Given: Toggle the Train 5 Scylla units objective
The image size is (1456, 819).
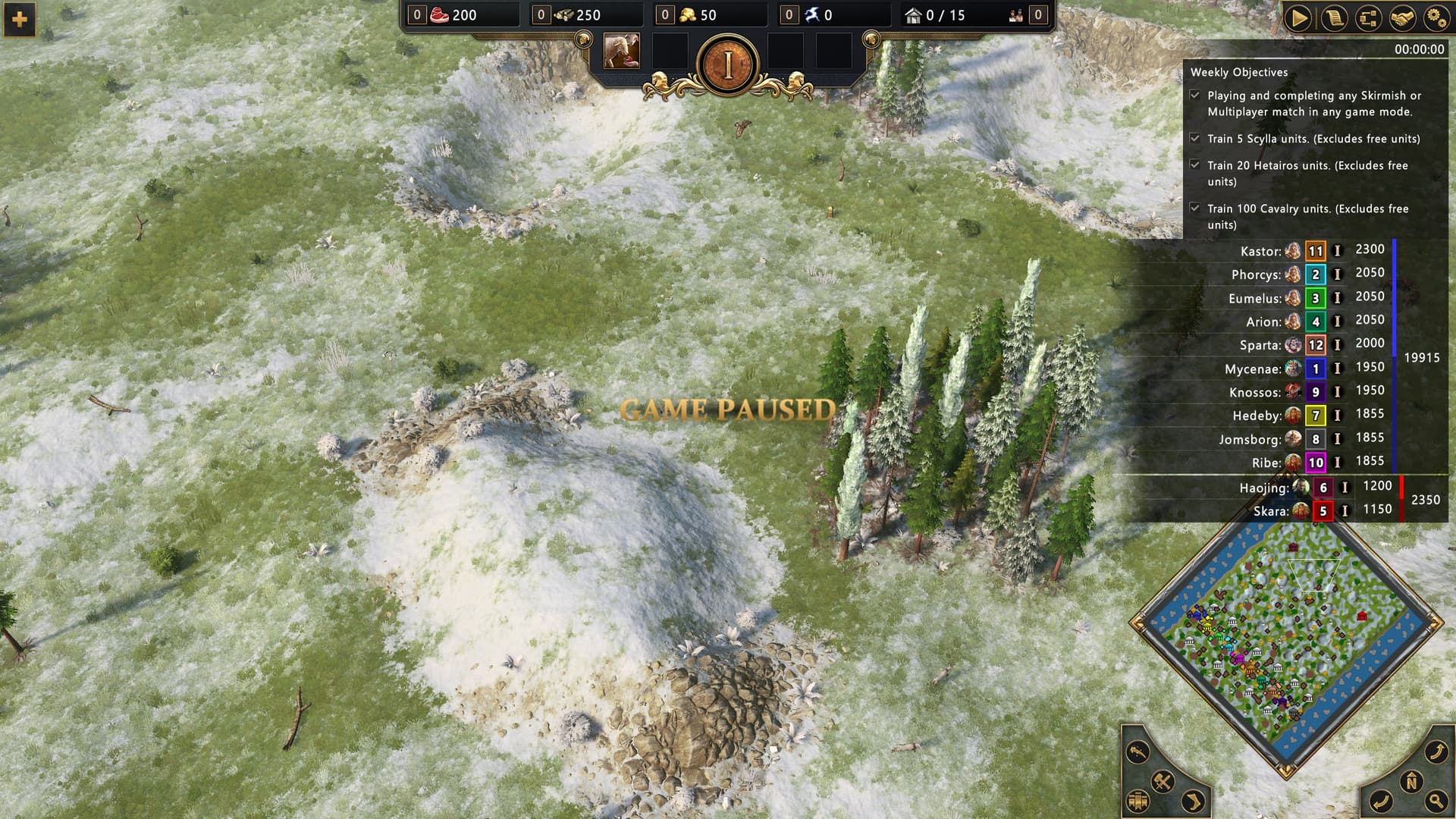Looking at the screenshot, I should click(1195, 139).
